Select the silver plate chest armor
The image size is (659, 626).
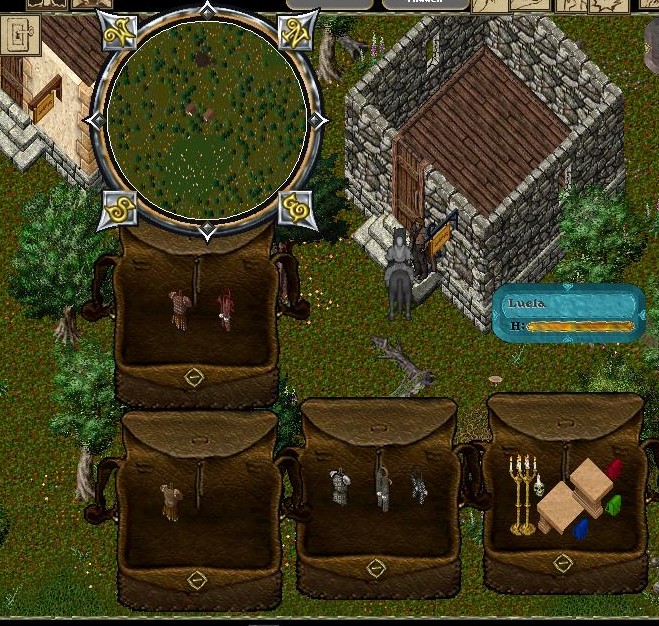[x=338, y=487]
